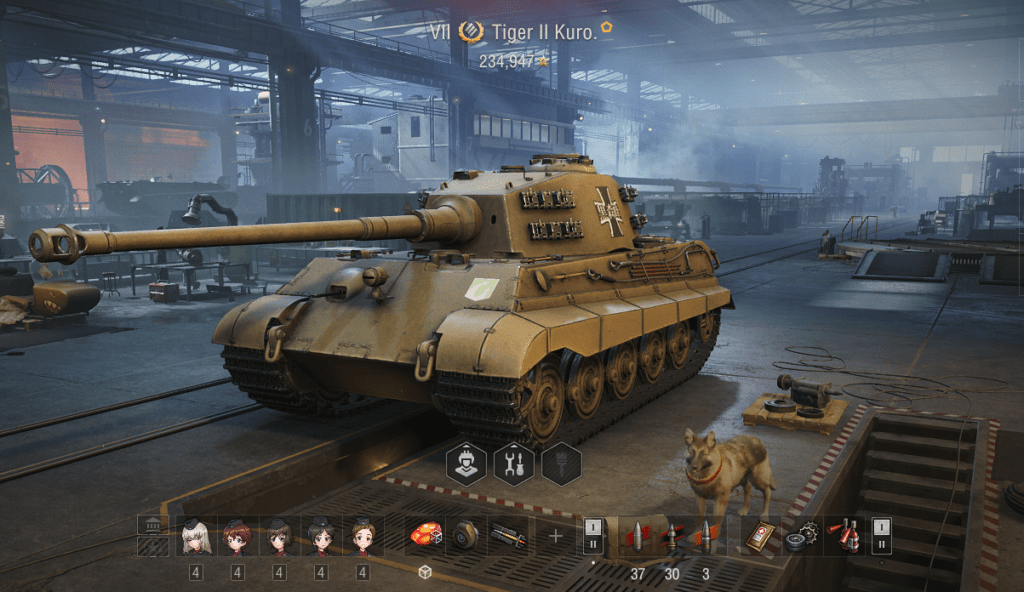Open the red crystal equipment slot
1024x592 pixels.
click(x=425, y=536)
